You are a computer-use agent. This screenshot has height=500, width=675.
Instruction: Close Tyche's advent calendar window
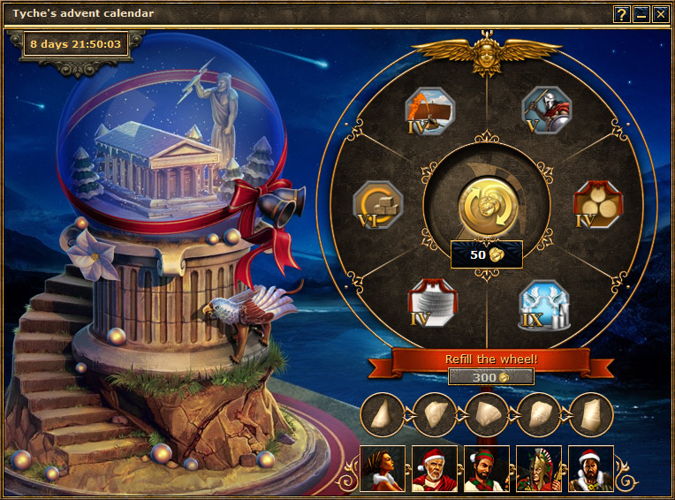[x=659, y=14]
